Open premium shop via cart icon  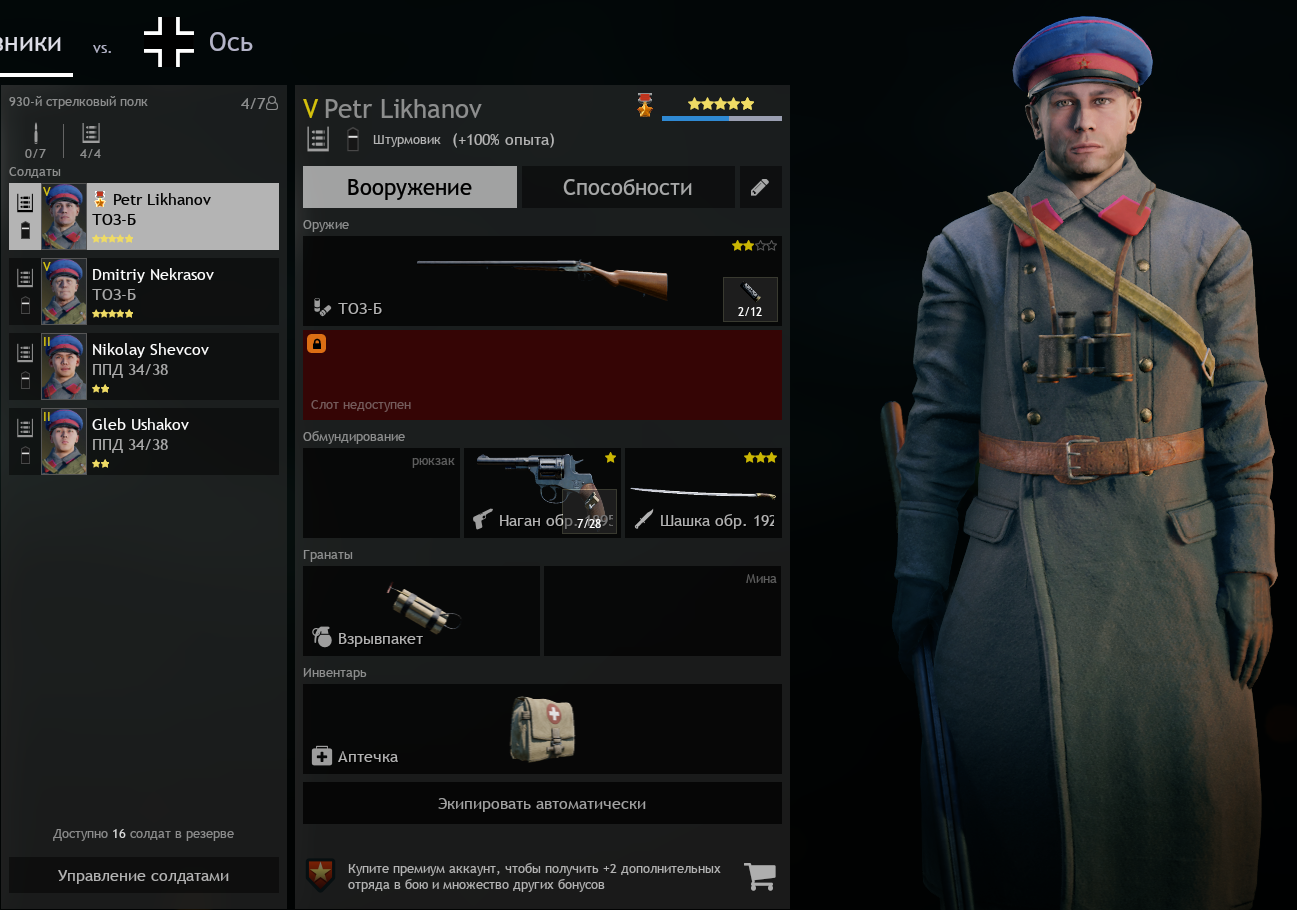[760, 876]
